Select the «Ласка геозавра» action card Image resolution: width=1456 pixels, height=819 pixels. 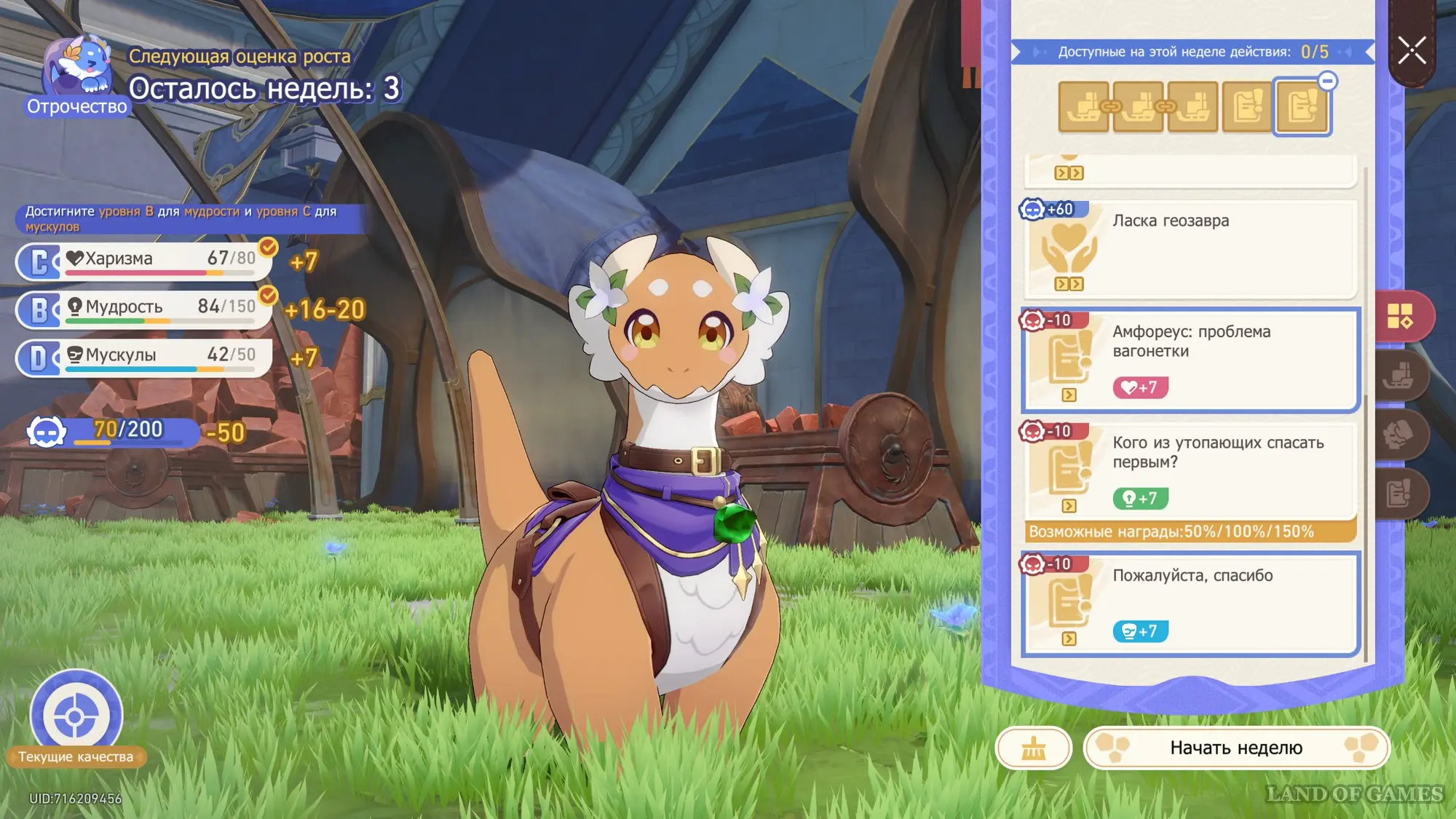point(1190,249)
